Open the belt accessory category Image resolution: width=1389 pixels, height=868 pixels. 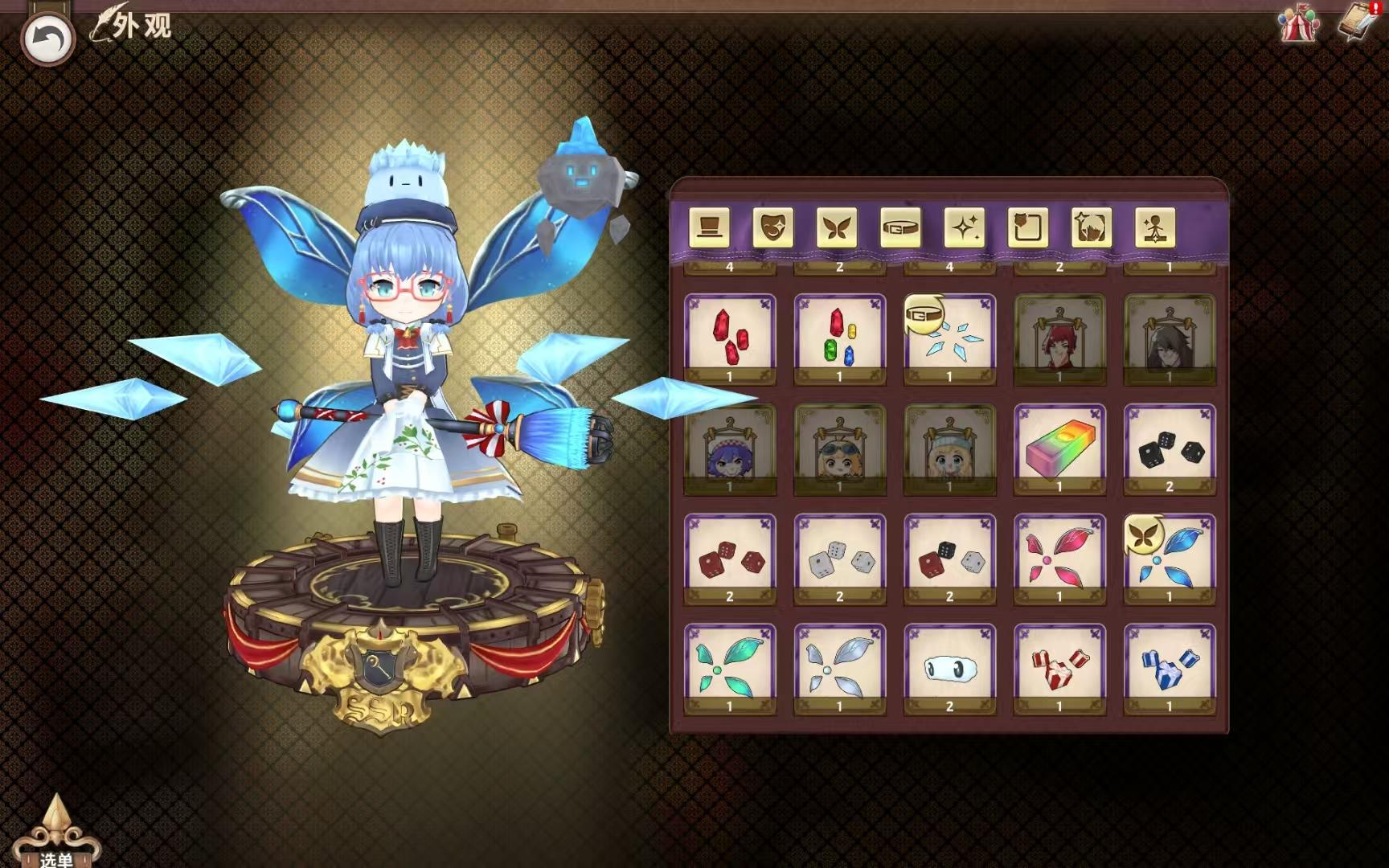tap(901, 229)
